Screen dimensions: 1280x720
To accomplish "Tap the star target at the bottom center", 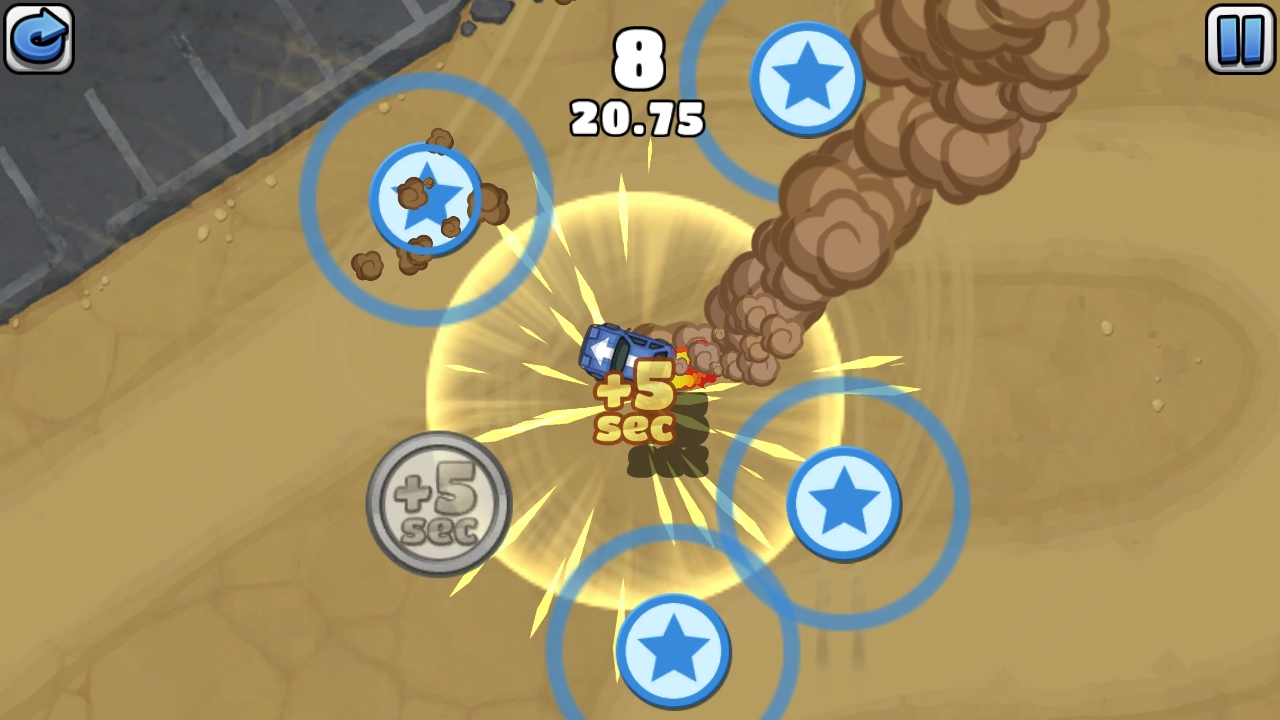I will (x=672, y=650).
